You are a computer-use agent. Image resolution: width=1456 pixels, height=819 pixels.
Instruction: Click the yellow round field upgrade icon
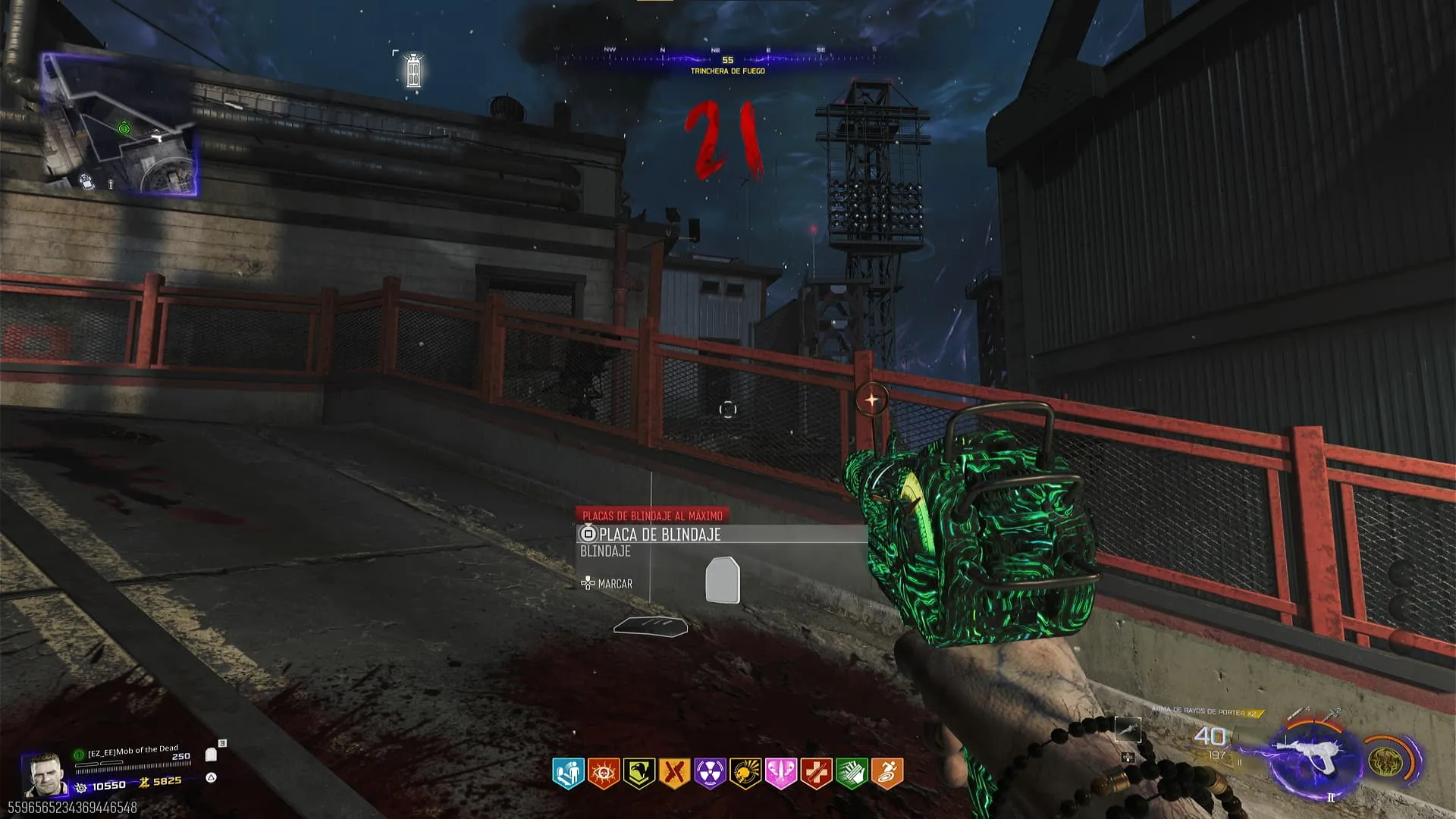1386,759
